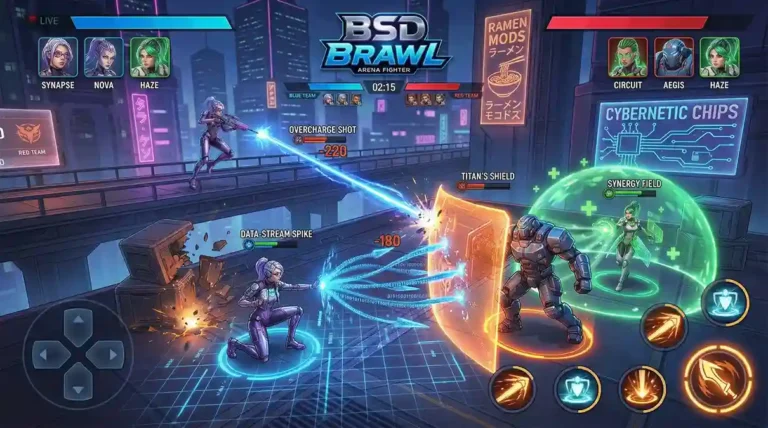Choose the Haze portrait beside Aegis
768x428 pixels.
(x=719, y=56)
